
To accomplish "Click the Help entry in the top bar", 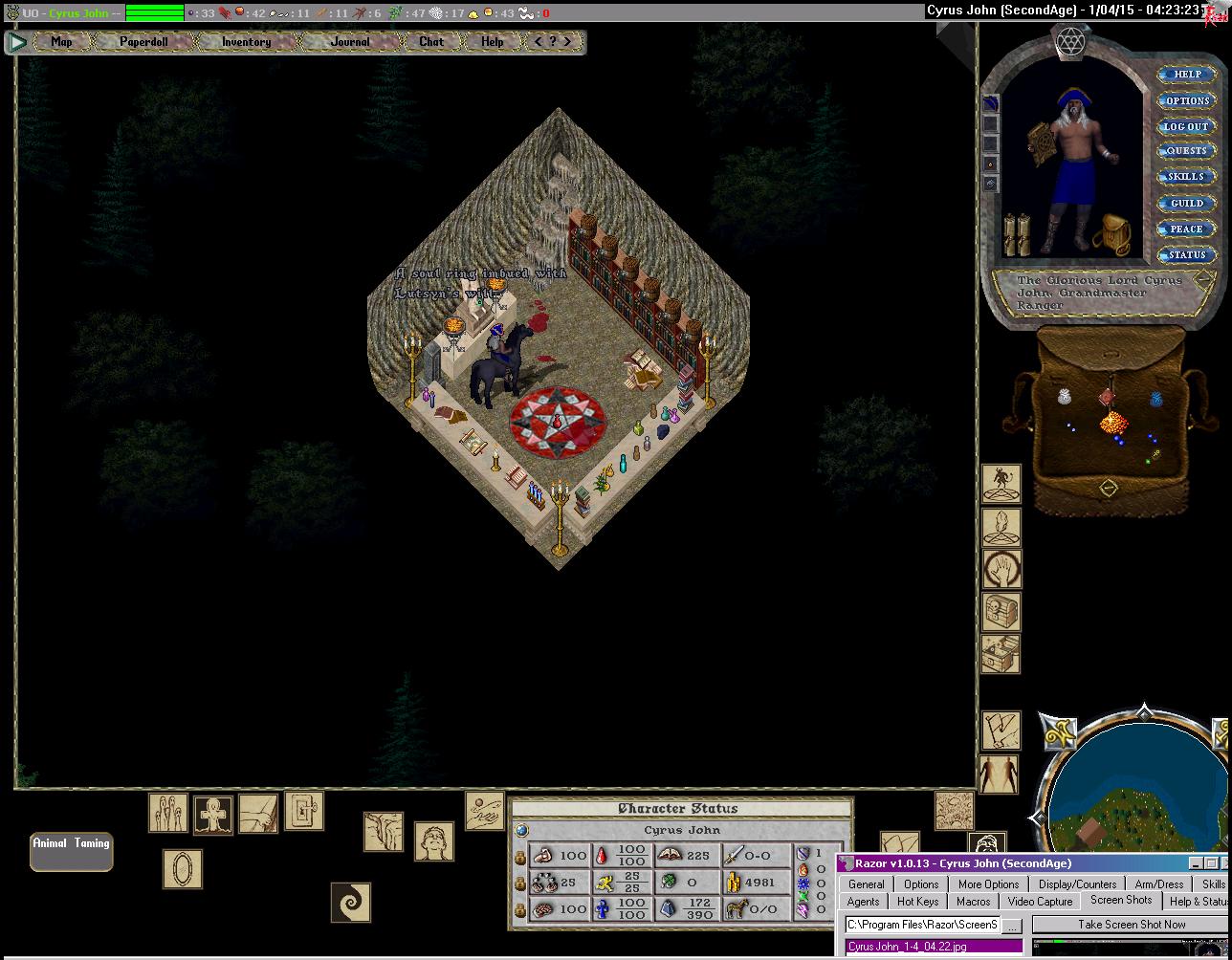I will 492,42.
